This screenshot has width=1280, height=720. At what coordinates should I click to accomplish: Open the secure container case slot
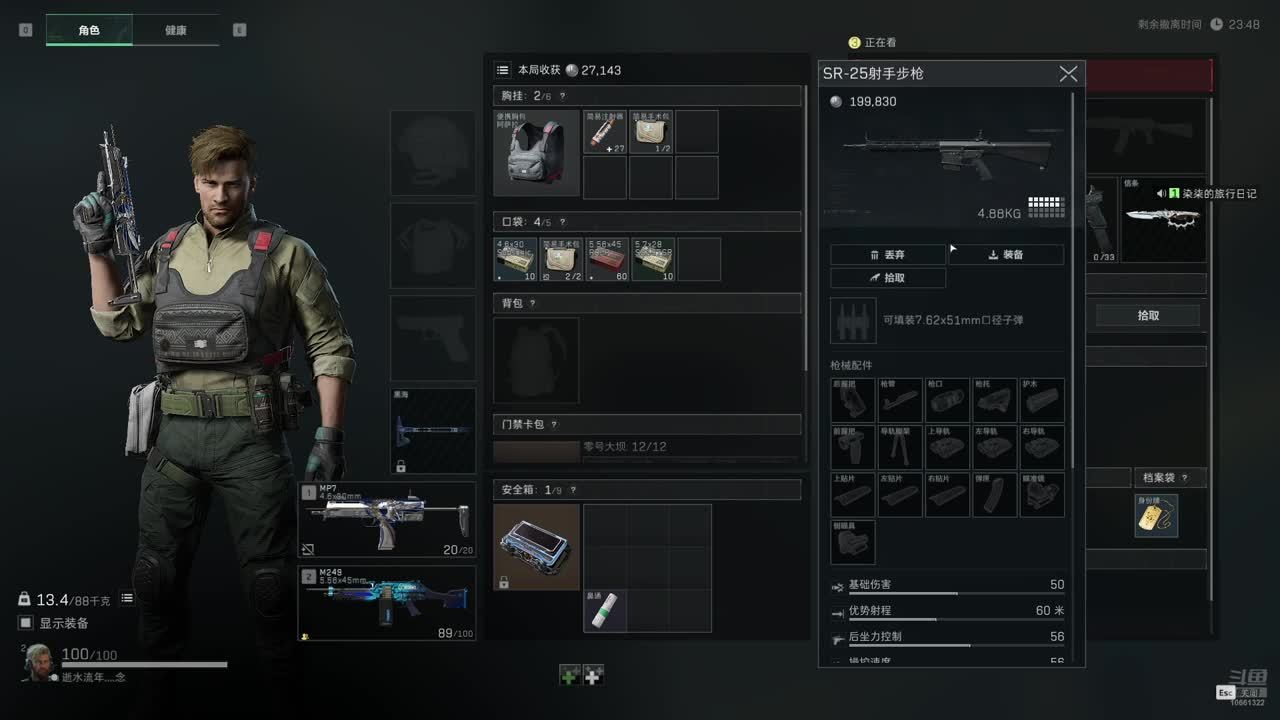536,546
